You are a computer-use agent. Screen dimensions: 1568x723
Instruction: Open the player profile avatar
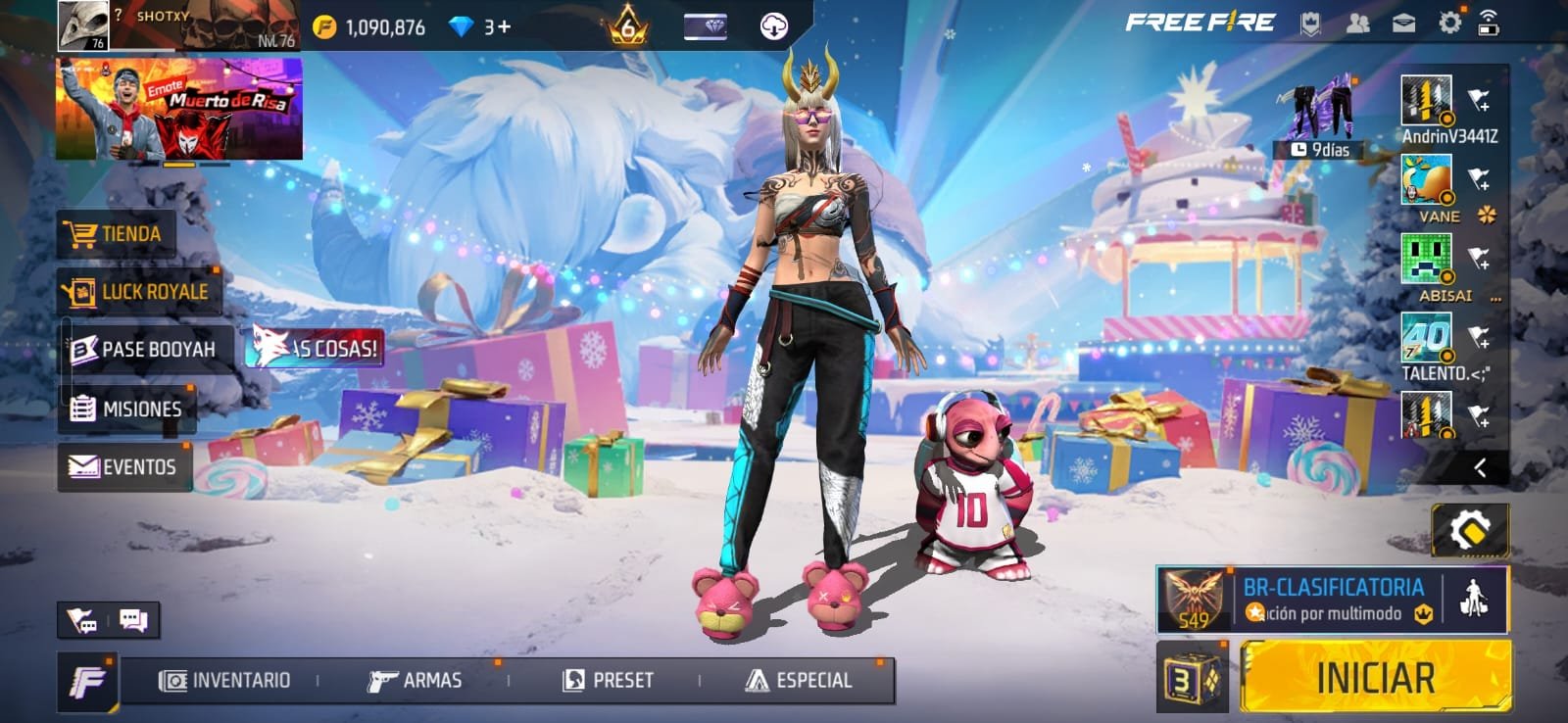pos(82,24)
